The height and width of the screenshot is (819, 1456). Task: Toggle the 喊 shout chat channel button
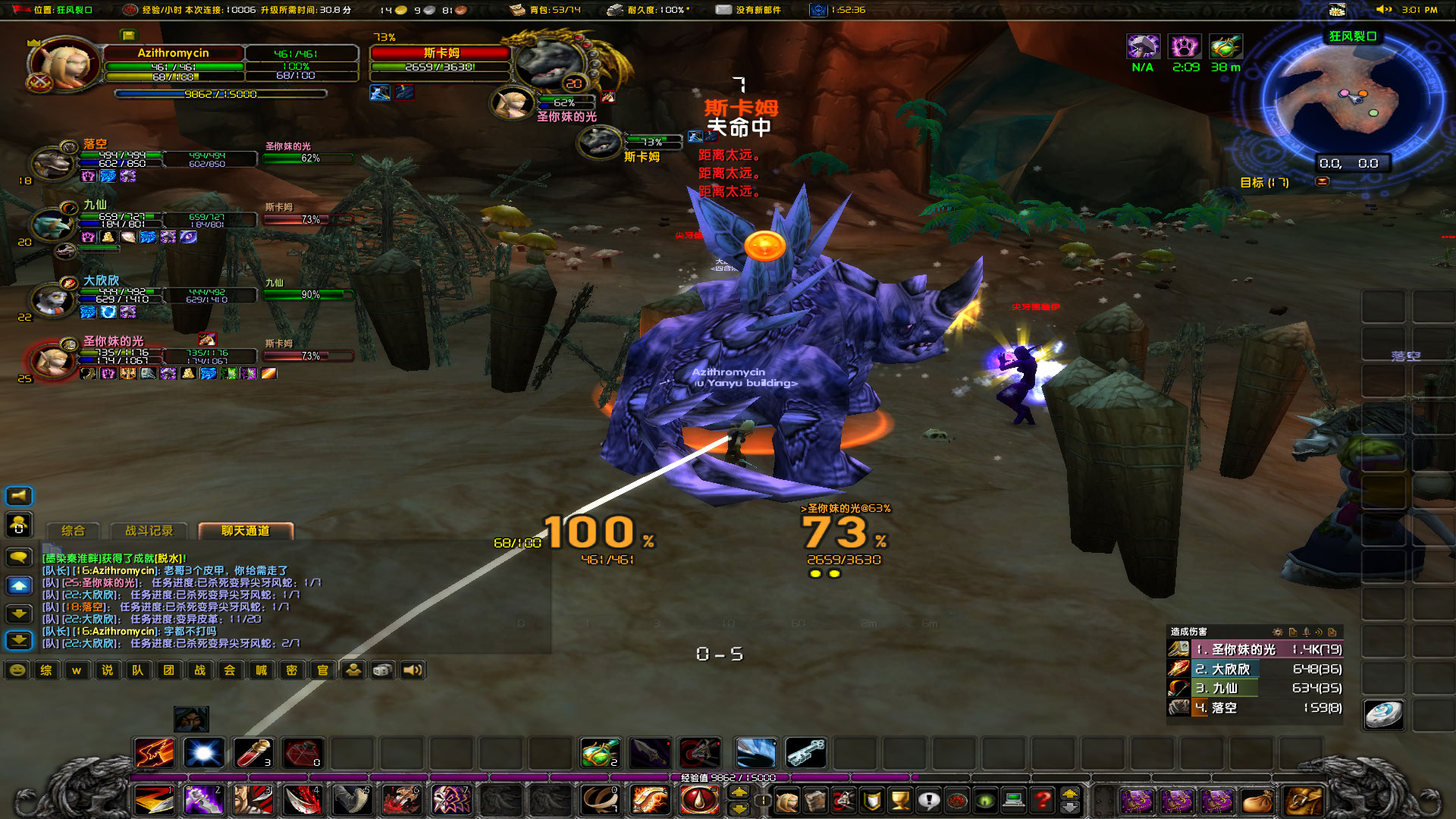tap(261, 670)
